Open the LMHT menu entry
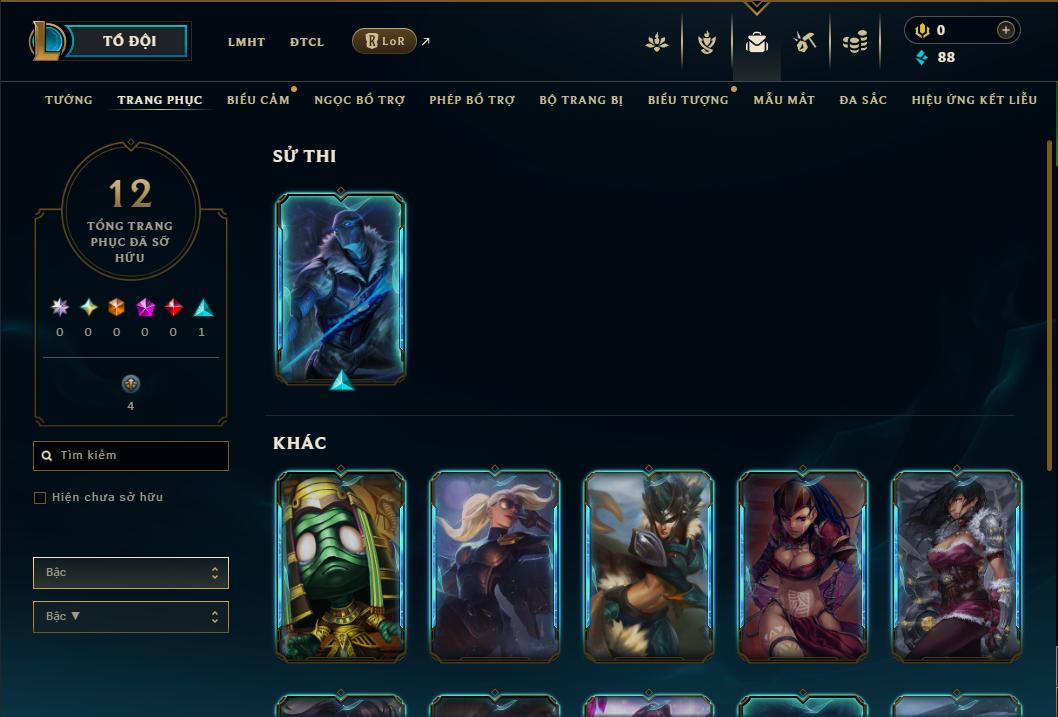This screenshot has width=1058, height=717. 246,42
